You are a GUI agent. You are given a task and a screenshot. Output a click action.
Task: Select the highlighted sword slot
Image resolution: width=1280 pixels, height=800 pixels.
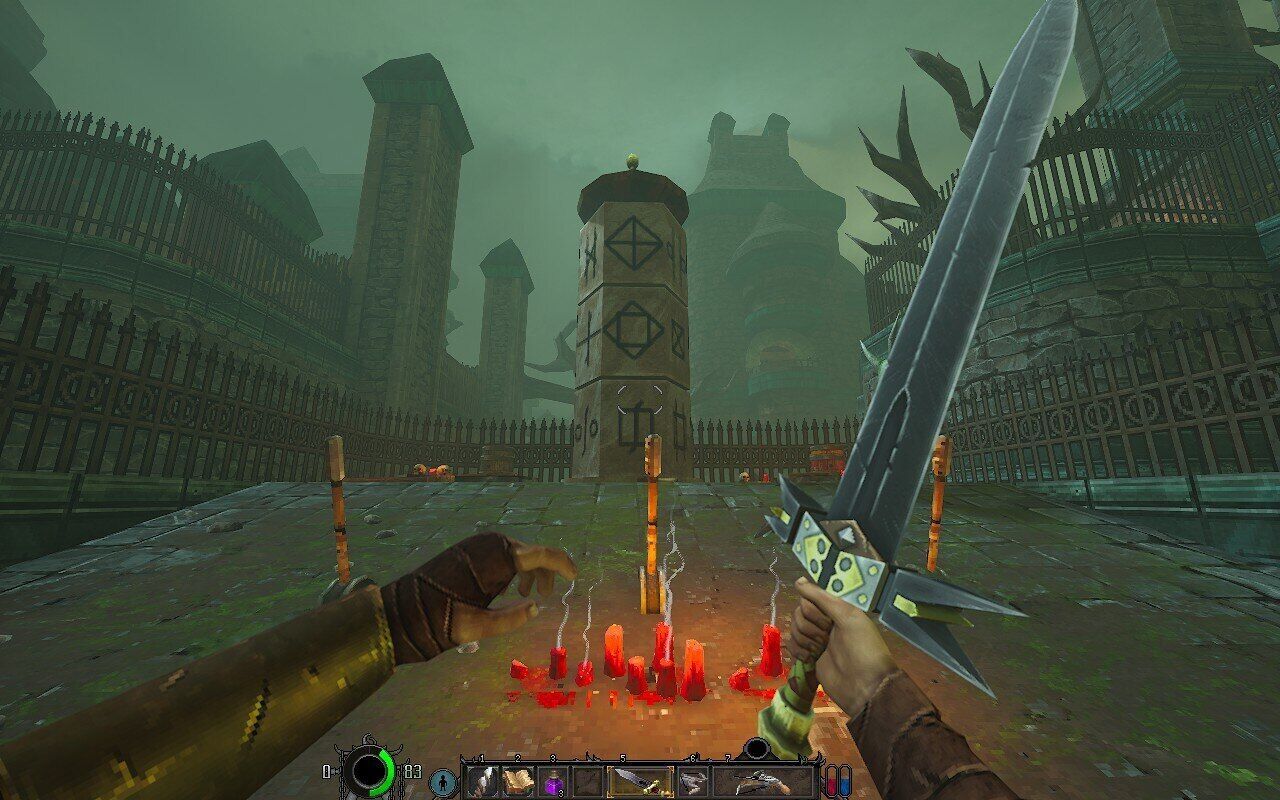point(639,781)
